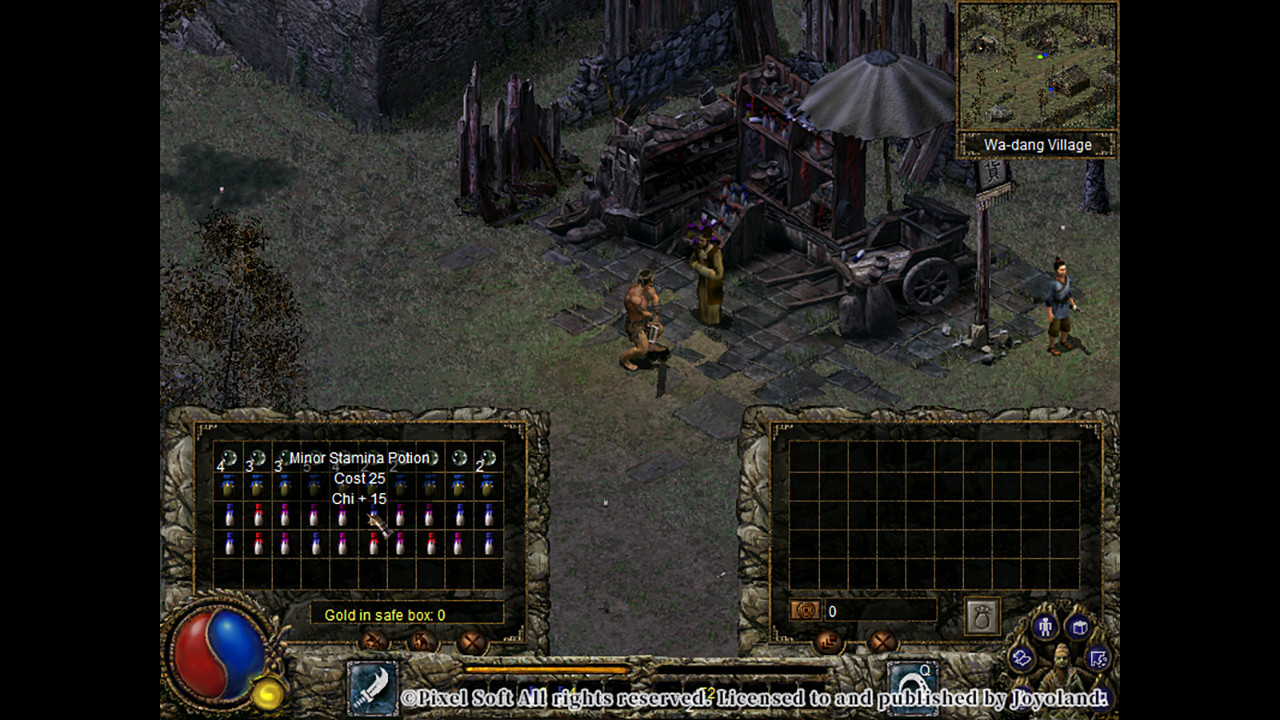Image resolution: width=1280 pixels, height=720 pixels.
Task: Click the money bag button in the inventory panel
Action: coord(982,616)
